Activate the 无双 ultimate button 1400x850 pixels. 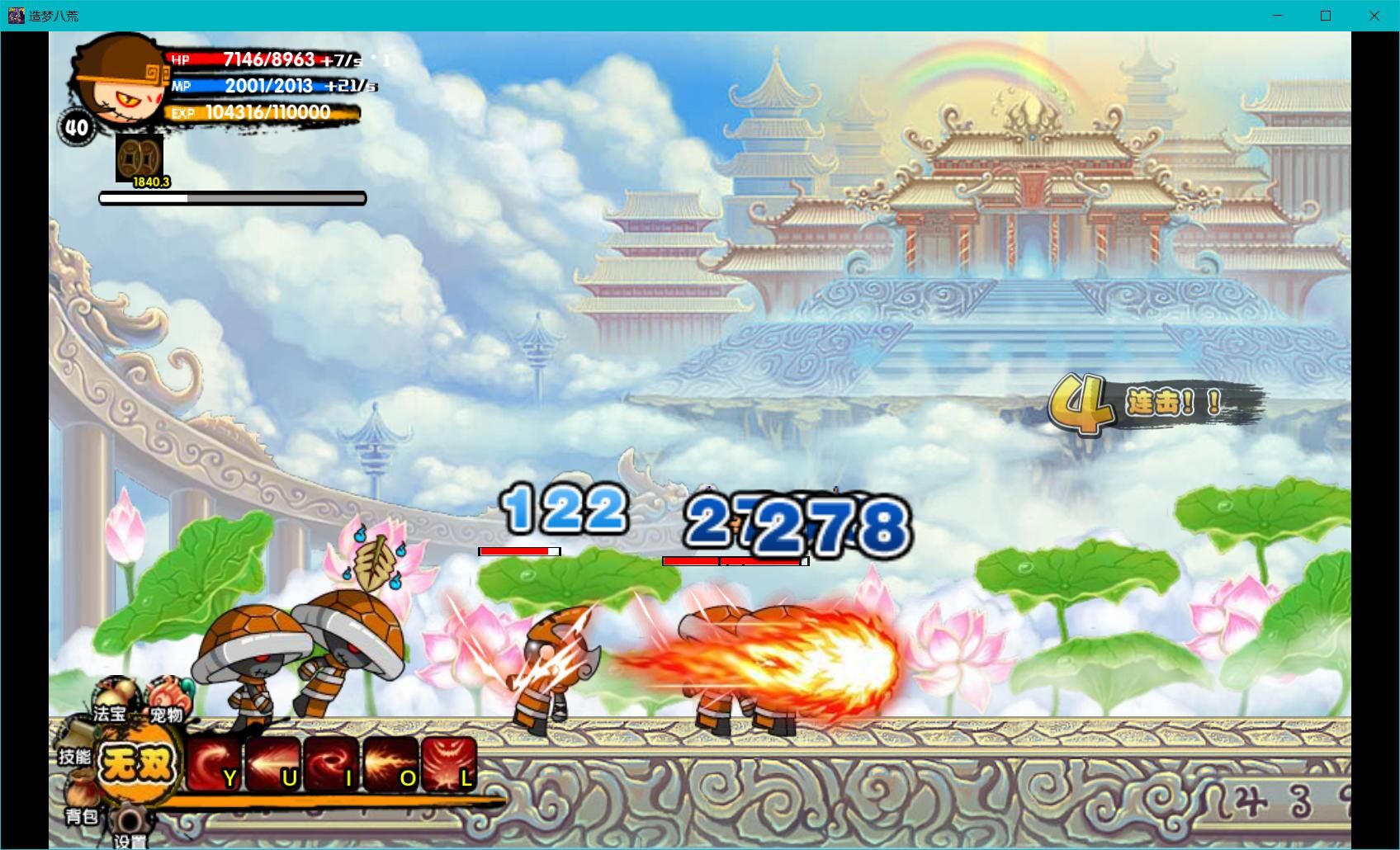[137, 763]
